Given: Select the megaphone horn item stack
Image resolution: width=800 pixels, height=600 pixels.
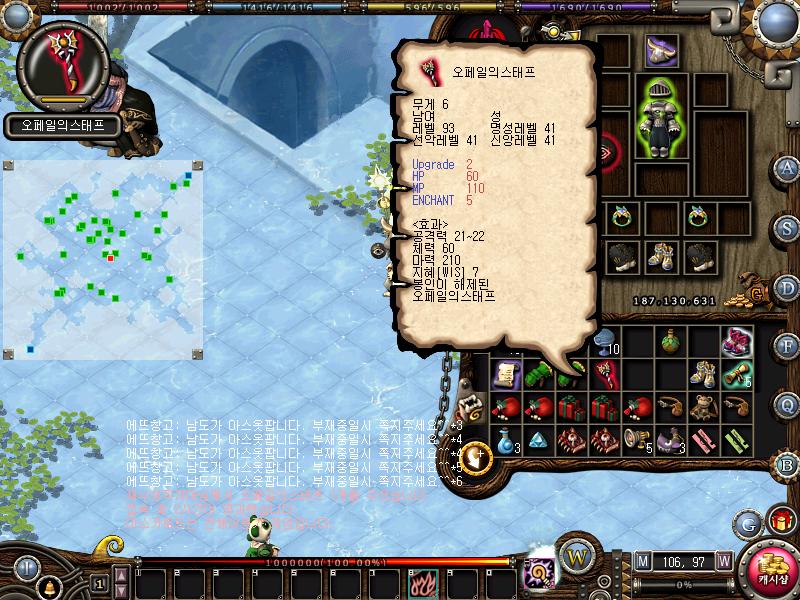Looking at the screenshot, I should [638, 442].
